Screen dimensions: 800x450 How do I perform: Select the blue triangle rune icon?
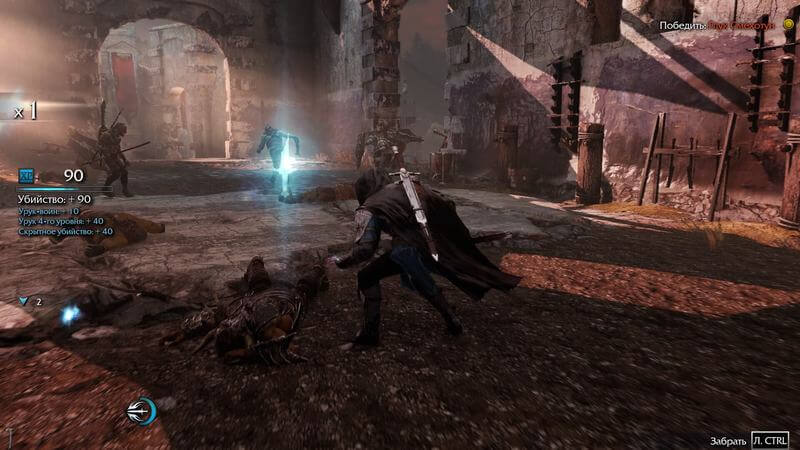[24, 300]
